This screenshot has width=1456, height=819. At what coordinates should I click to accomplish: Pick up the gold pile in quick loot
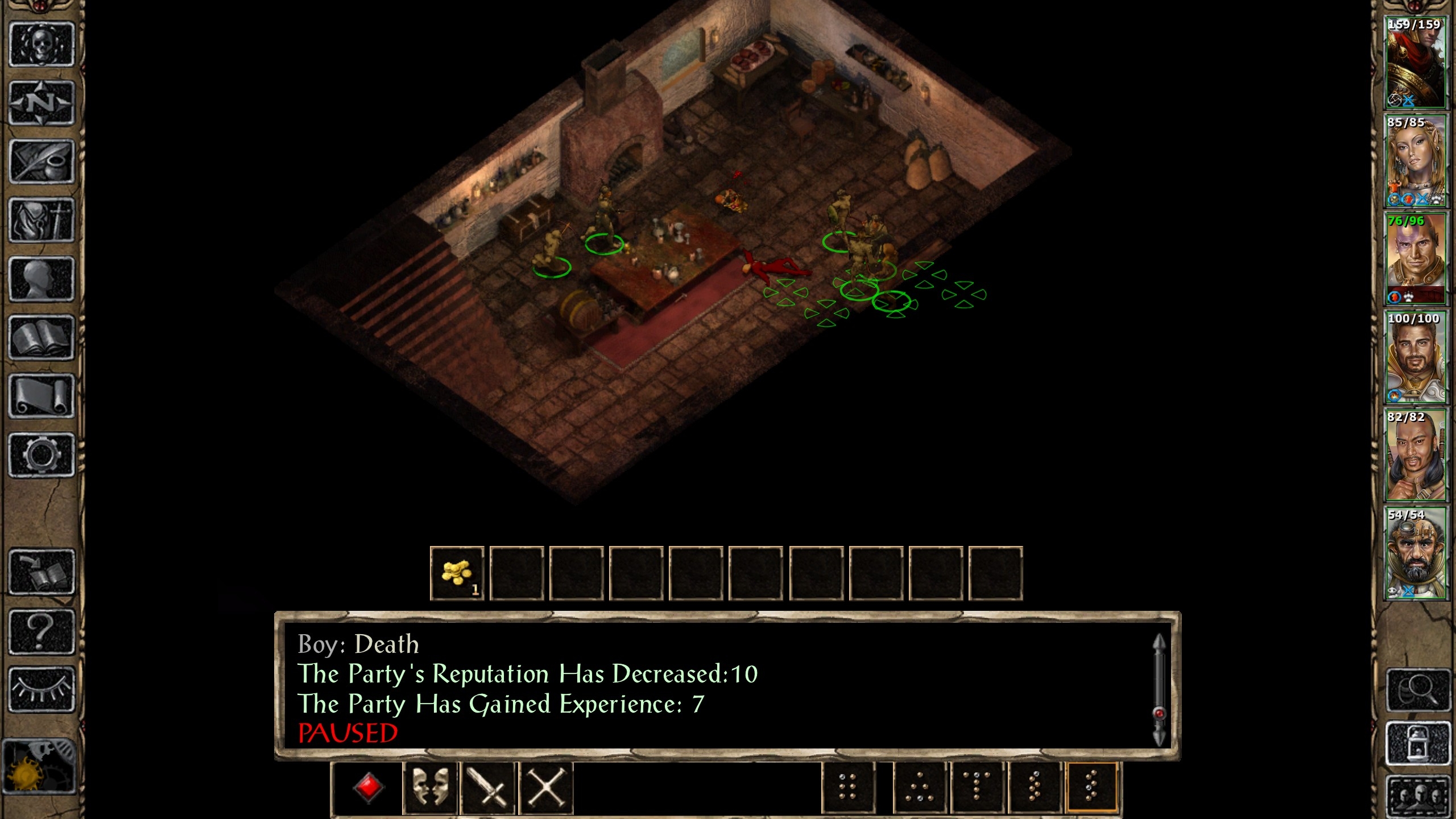[x=457, y=573]
